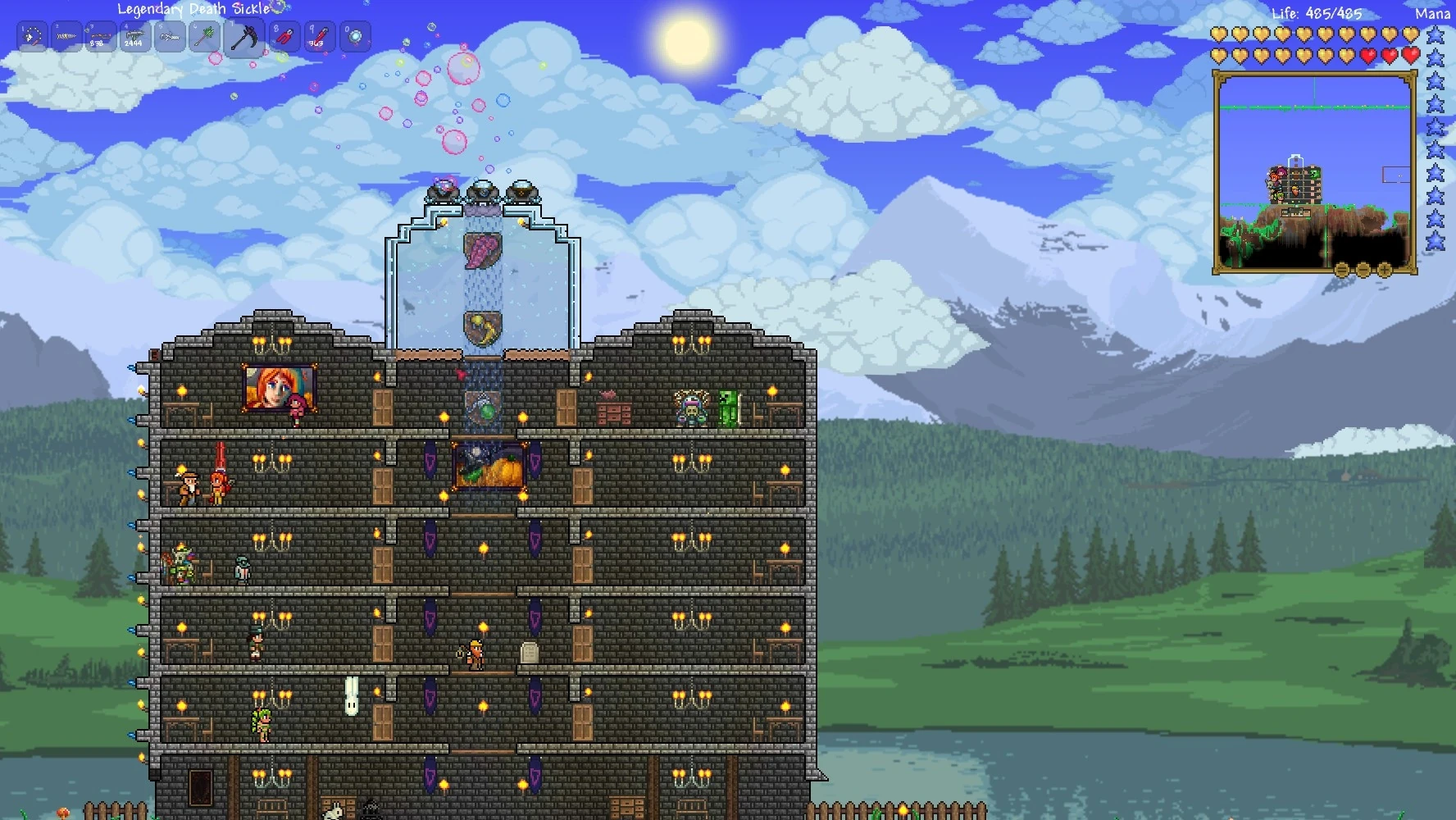Click the Life 485/485 counter

pos(1318,13)
